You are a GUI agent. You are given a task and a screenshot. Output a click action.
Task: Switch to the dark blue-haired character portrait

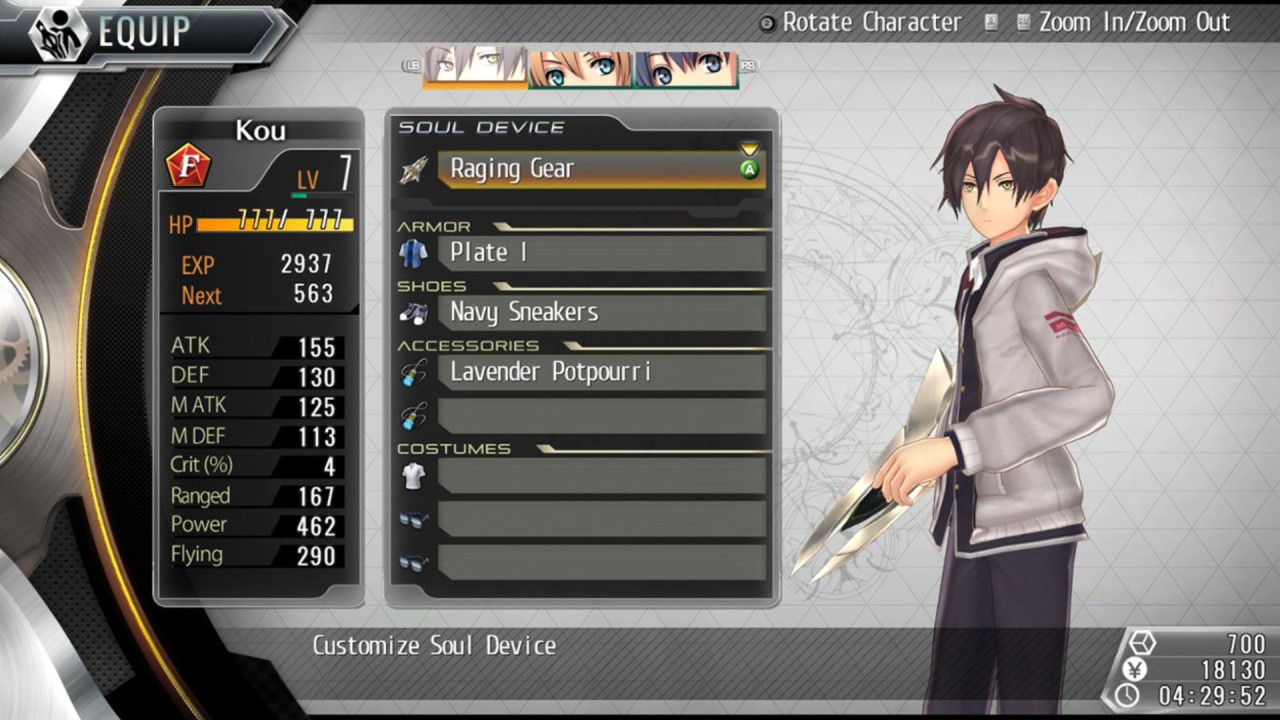(685, 69)
